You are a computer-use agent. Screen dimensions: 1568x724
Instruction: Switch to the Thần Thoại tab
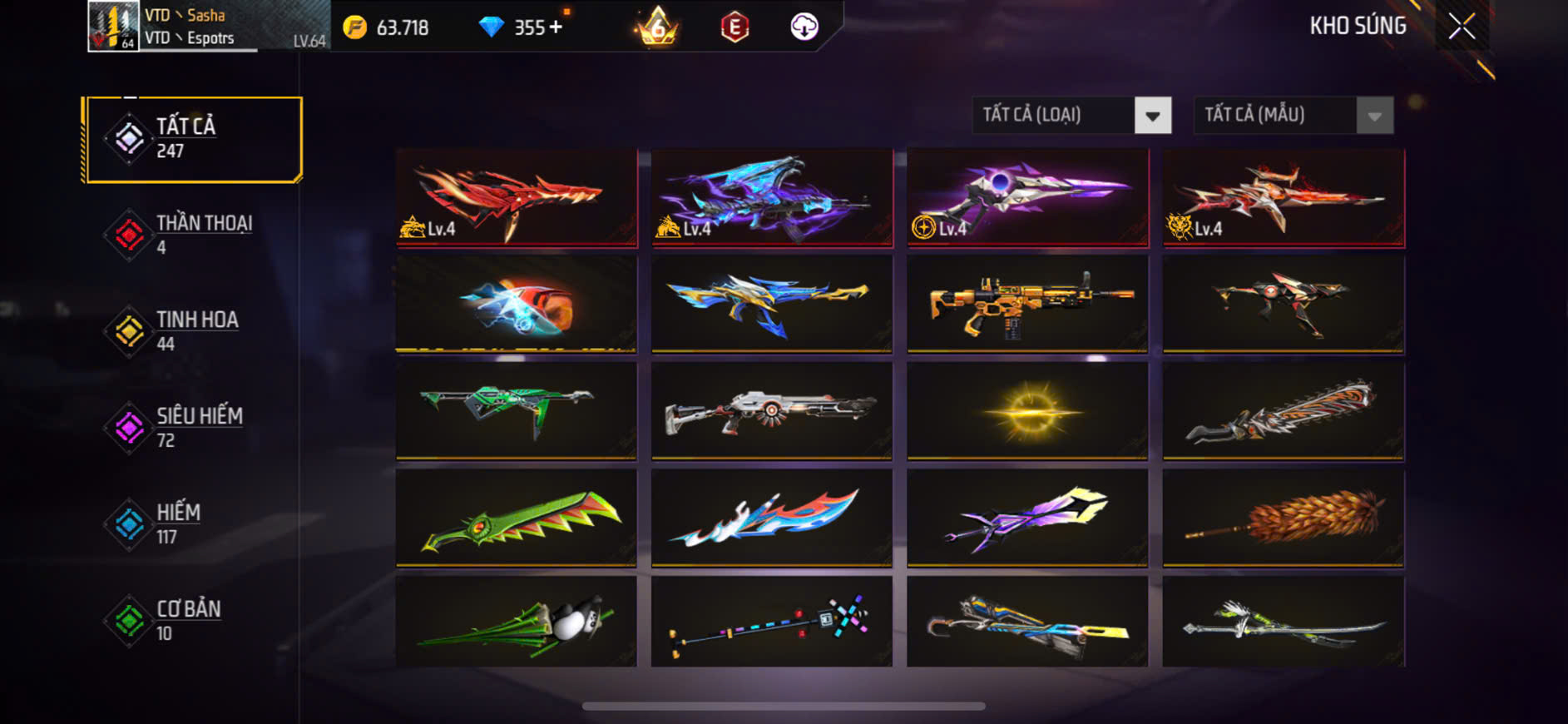click(193, 235)
